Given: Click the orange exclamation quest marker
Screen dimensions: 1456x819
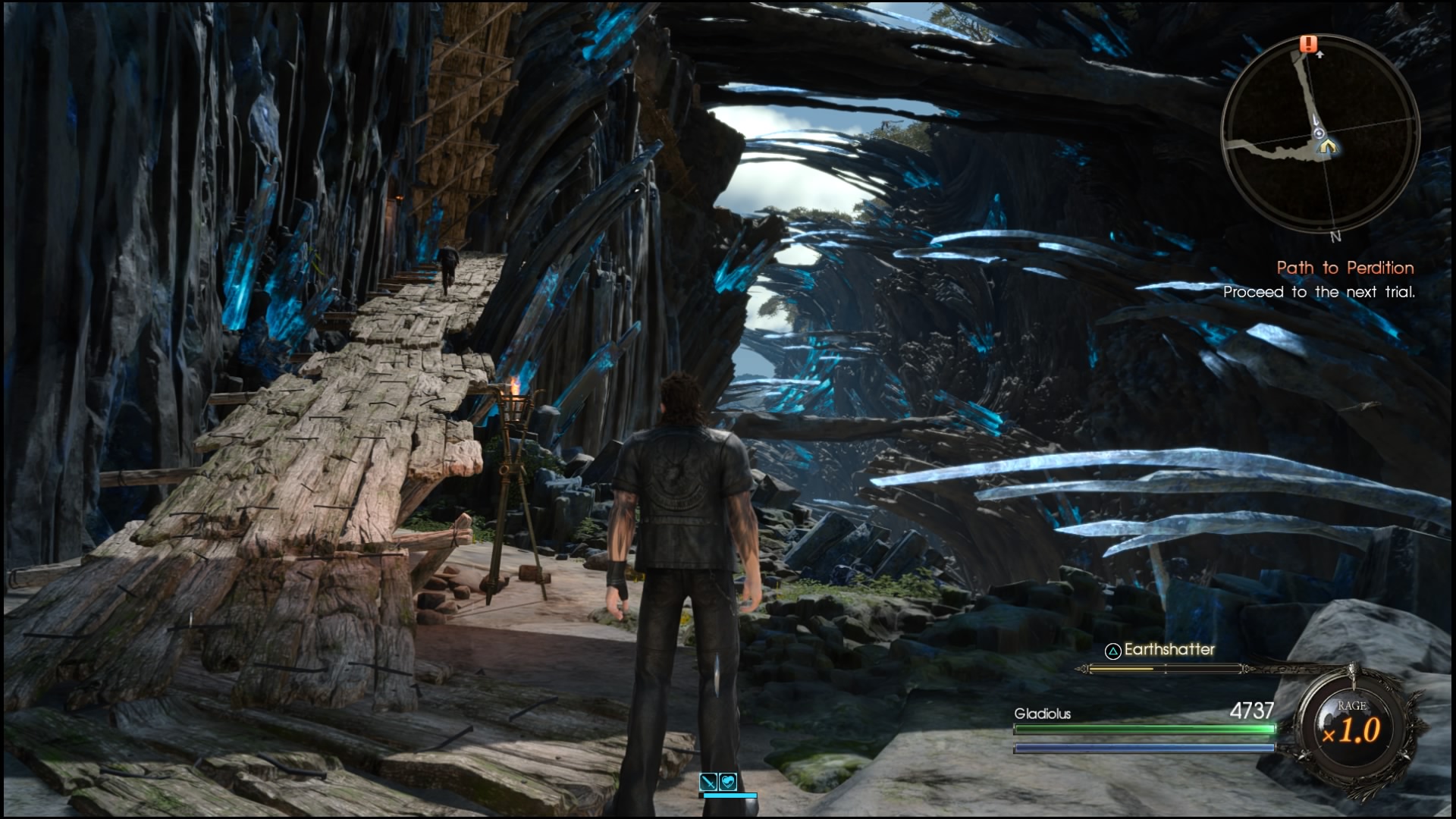Looking at the screenshot, I should click(x=1308, y=44).
